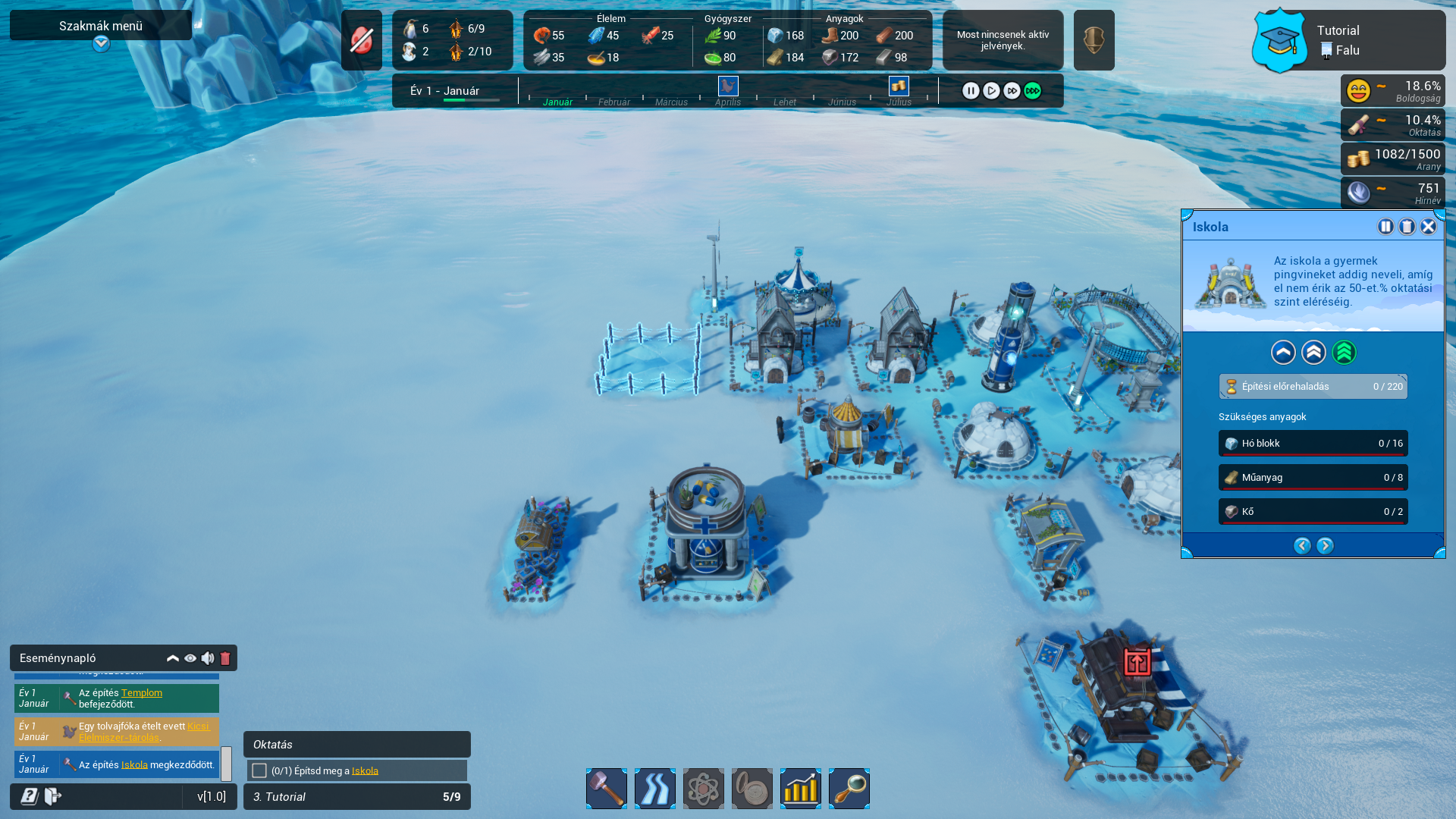The width and height of the screenshot is (1456, 819).
Task: Close the Iskola building panel
Action: [1428, 227]
